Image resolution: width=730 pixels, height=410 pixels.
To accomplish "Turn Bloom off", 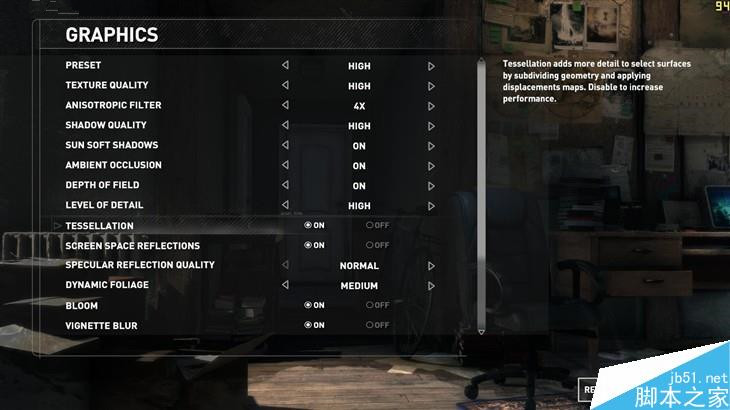I will tap(377, 306).
